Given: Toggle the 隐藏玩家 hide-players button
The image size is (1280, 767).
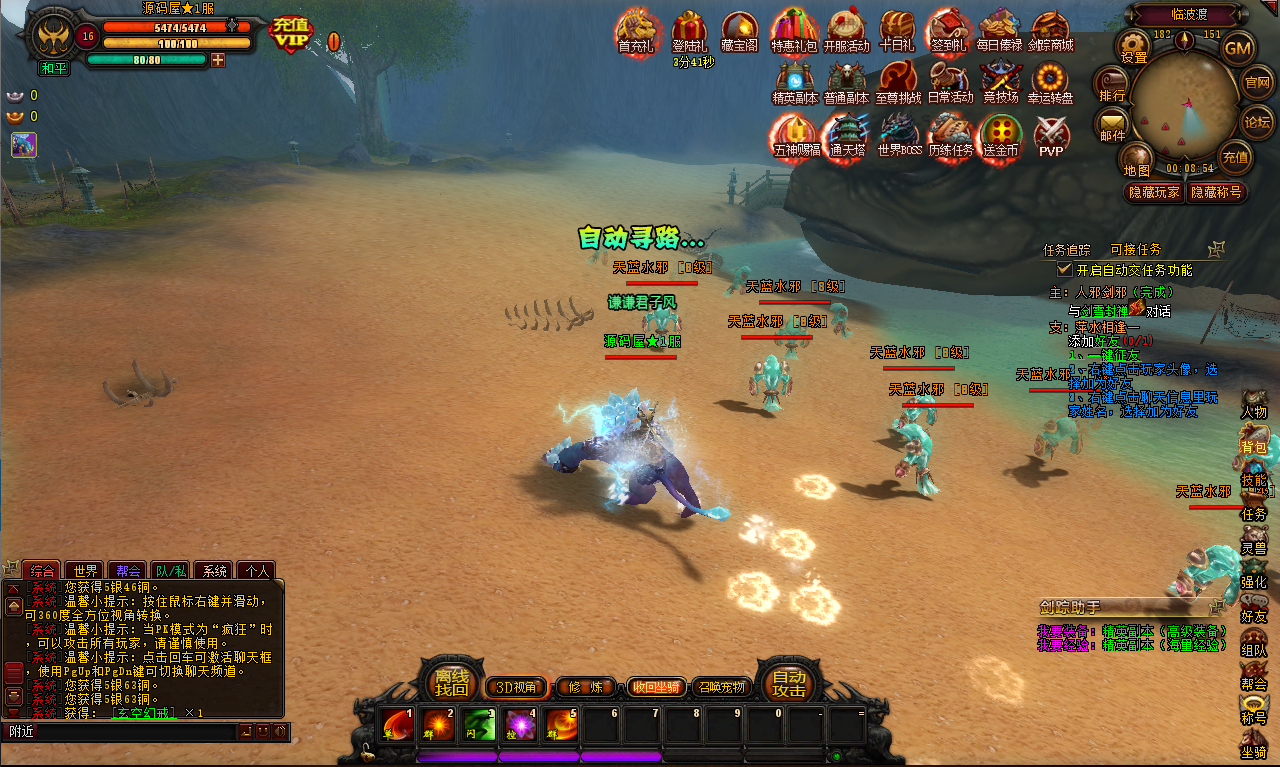Looking at the screenshot, I should (x=1155, y=192).
